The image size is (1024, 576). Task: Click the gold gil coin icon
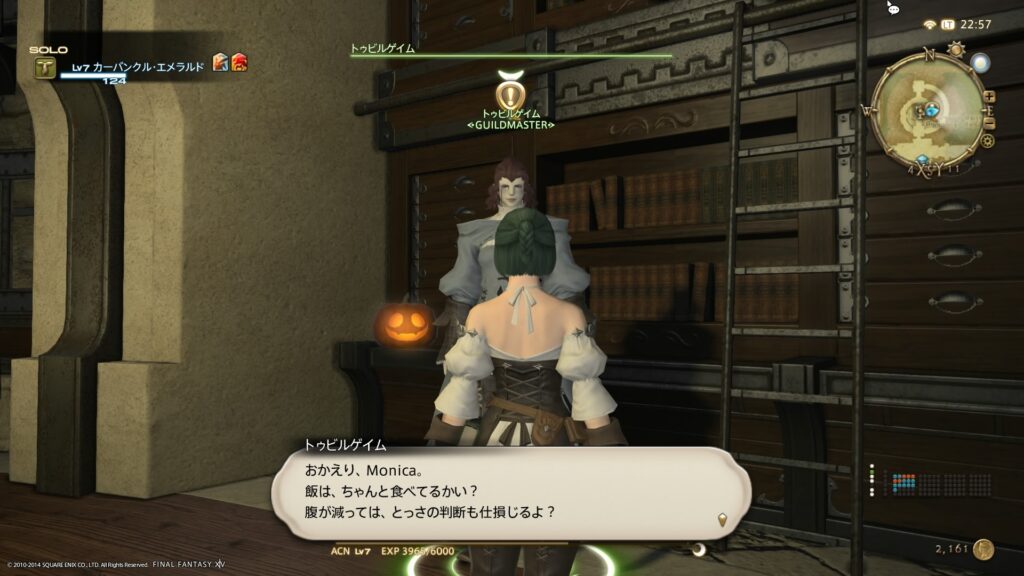[x=984, y=549]
